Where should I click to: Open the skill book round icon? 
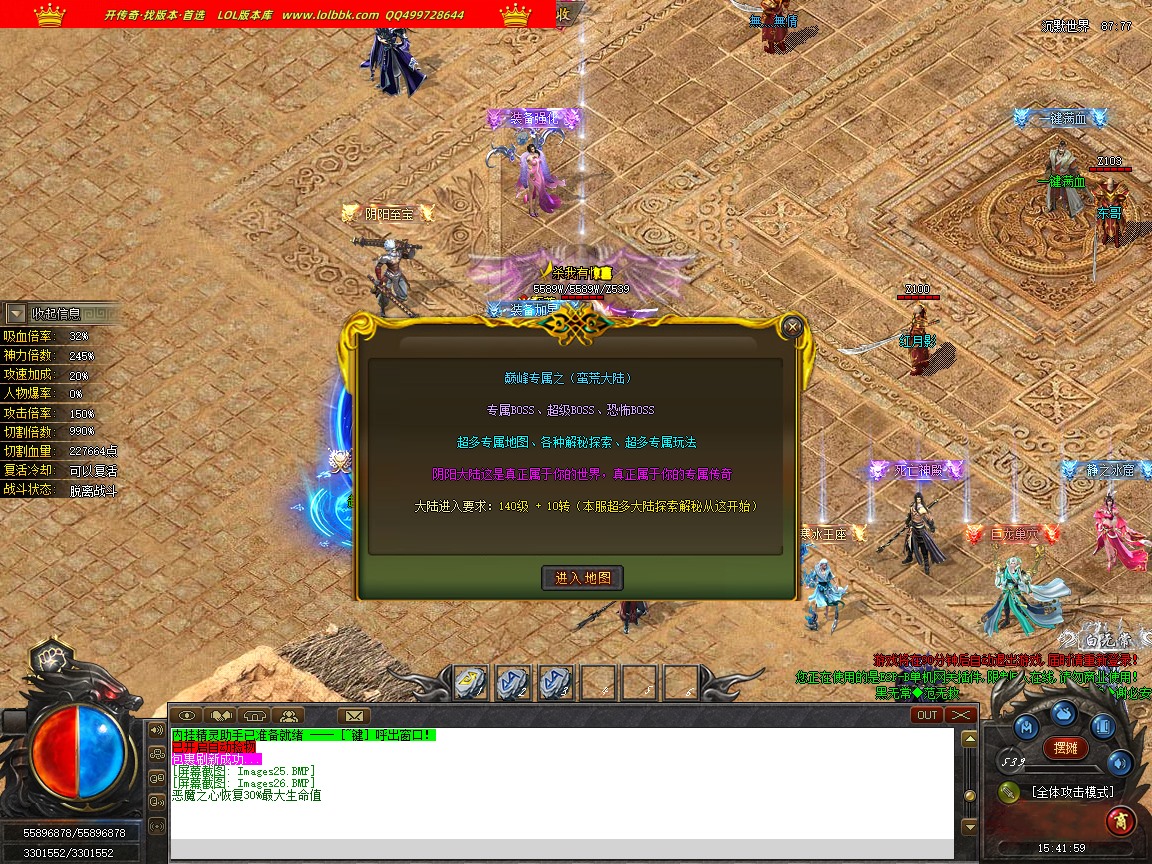1101,727
